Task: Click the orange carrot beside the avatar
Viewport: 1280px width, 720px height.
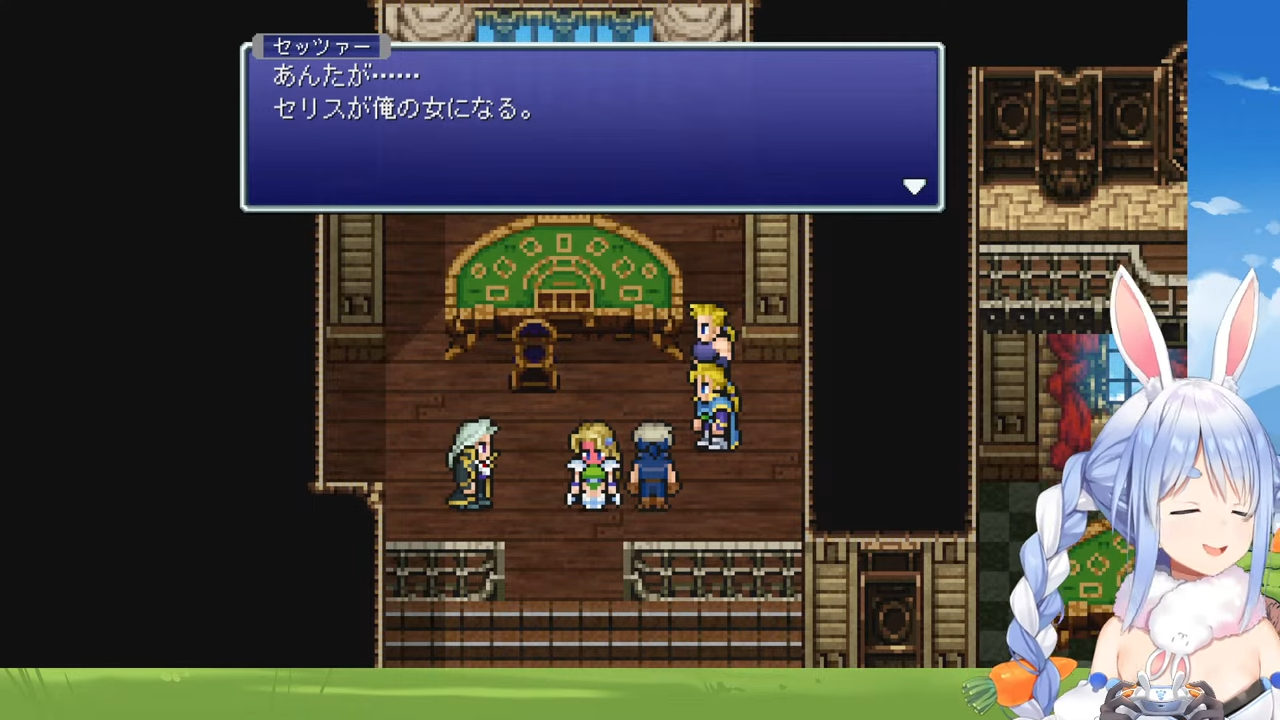Action: [1010, 685]
